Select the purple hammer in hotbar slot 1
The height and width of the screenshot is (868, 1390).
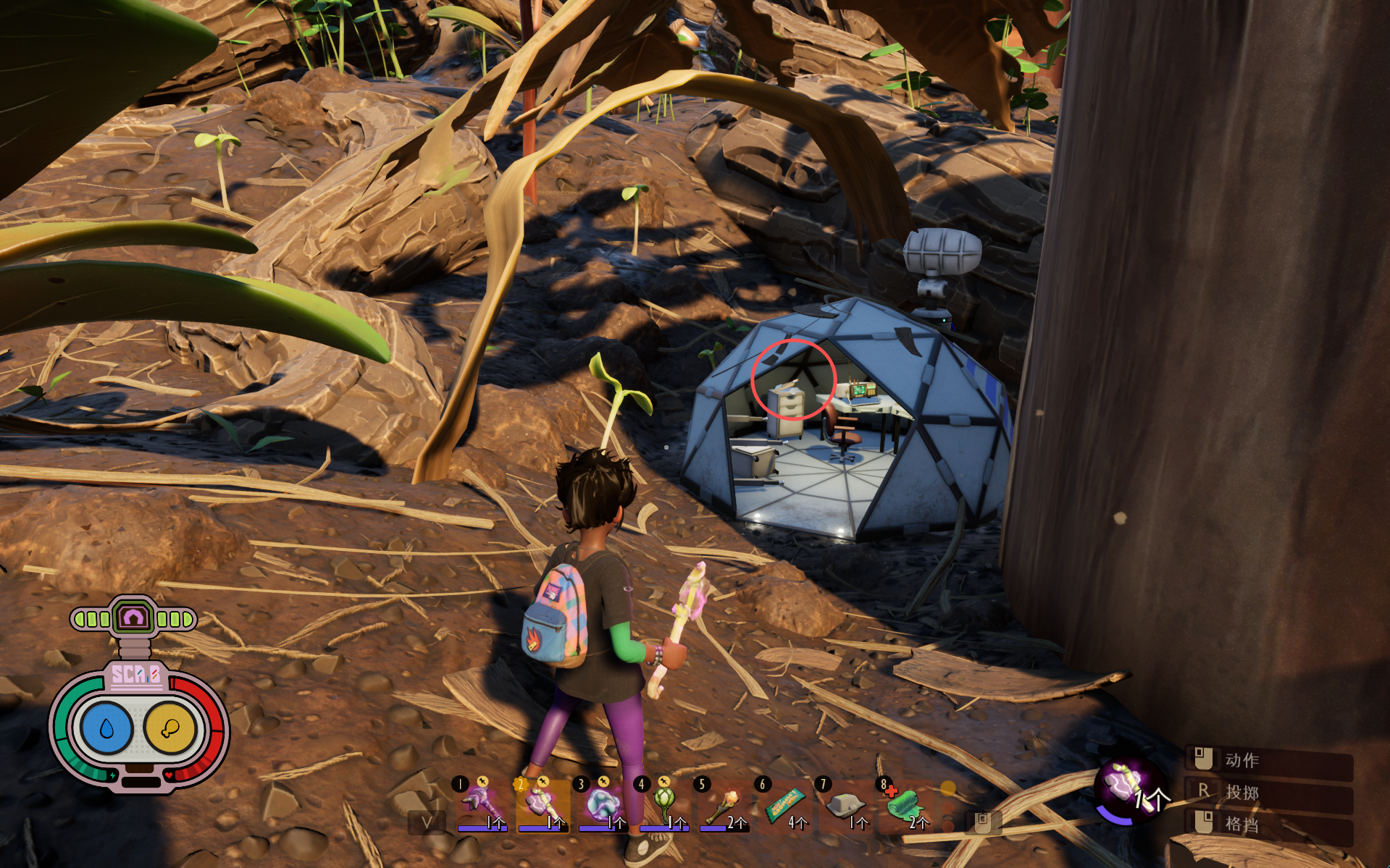point(480,804)
